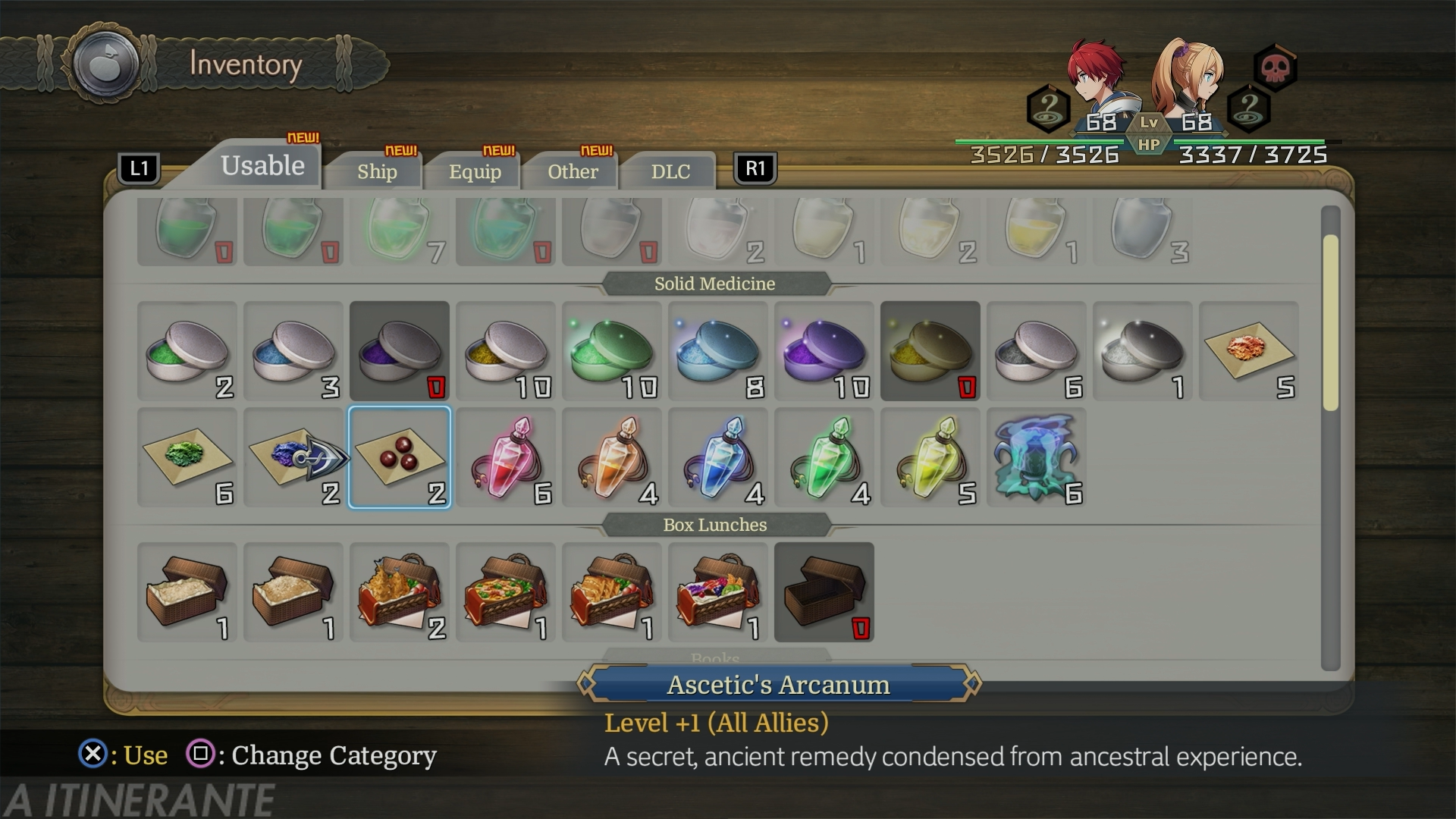Open the Equip tab
The image size is (1456, 819).
pyautogui.click(x=475, y=171)
